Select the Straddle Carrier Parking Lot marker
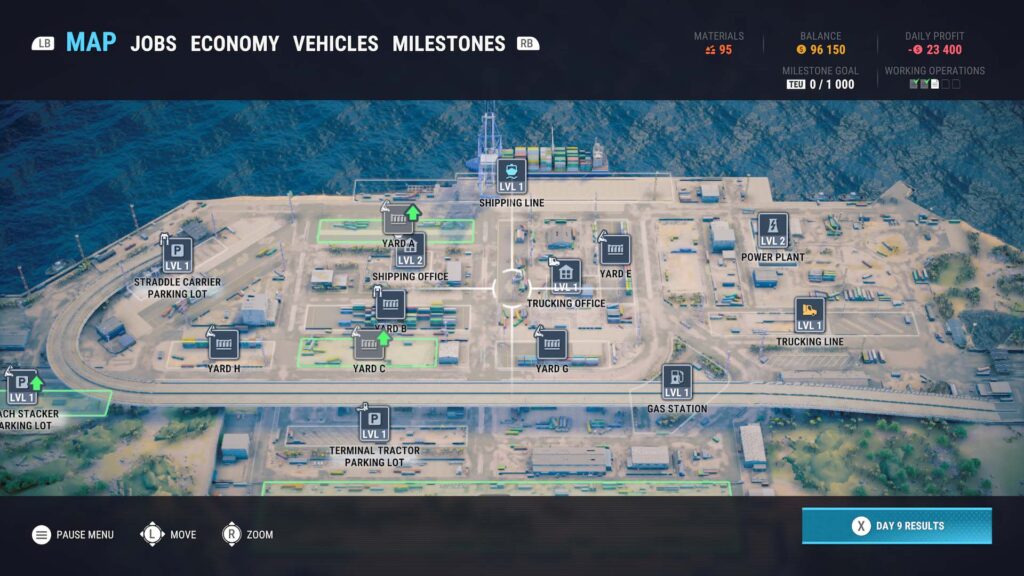Image resolution: width=1024 pixels, height=576 pixels. (x=177, y=254)
